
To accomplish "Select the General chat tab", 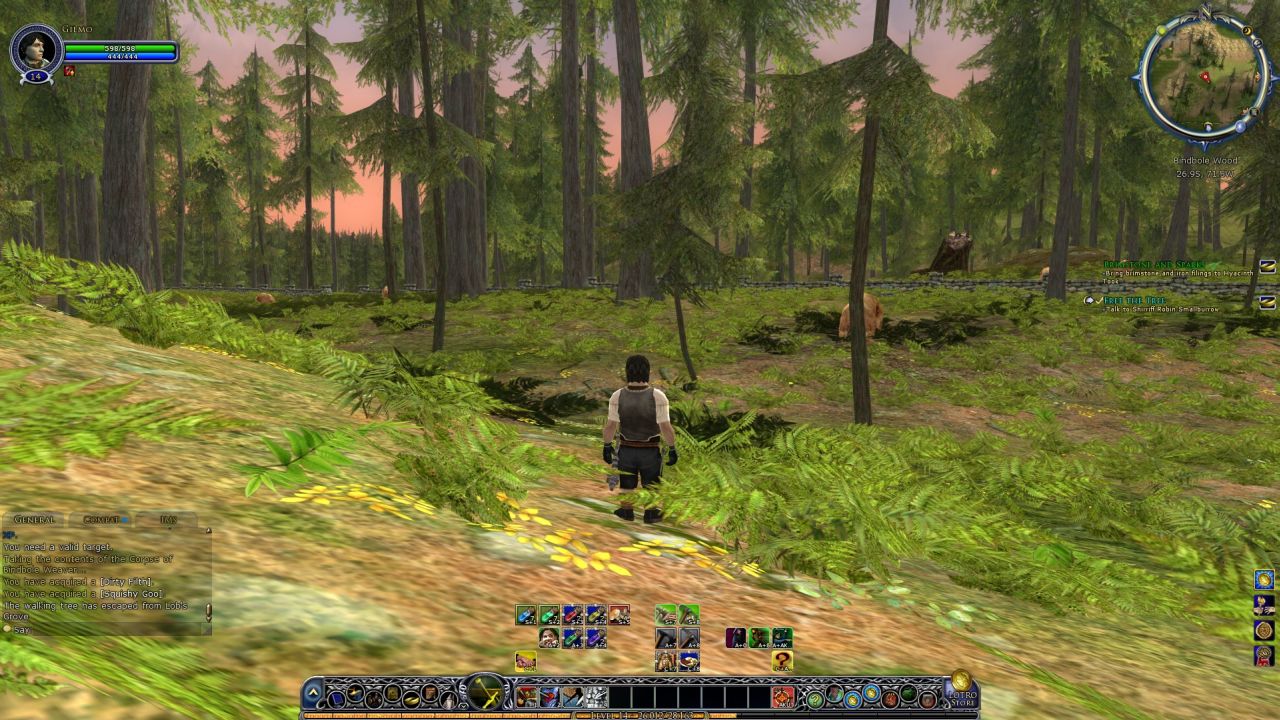I will tap(35, 520).
